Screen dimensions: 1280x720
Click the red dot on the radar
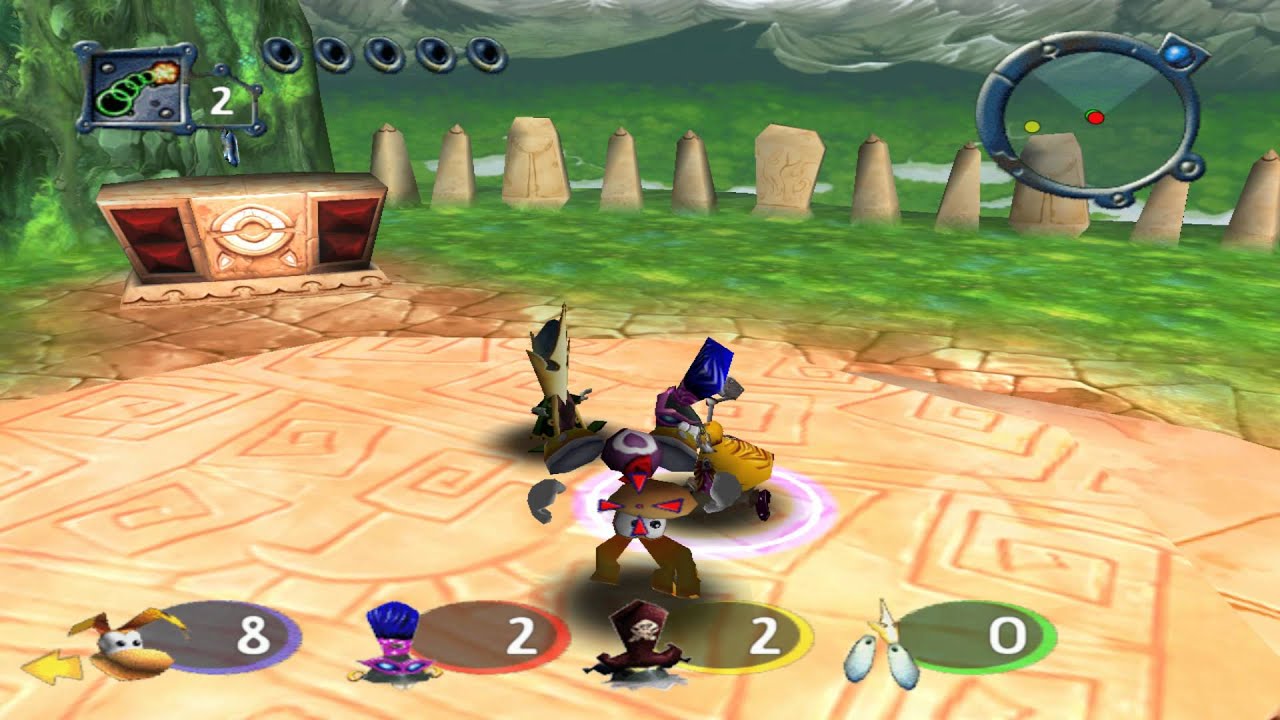(1095, 117)
